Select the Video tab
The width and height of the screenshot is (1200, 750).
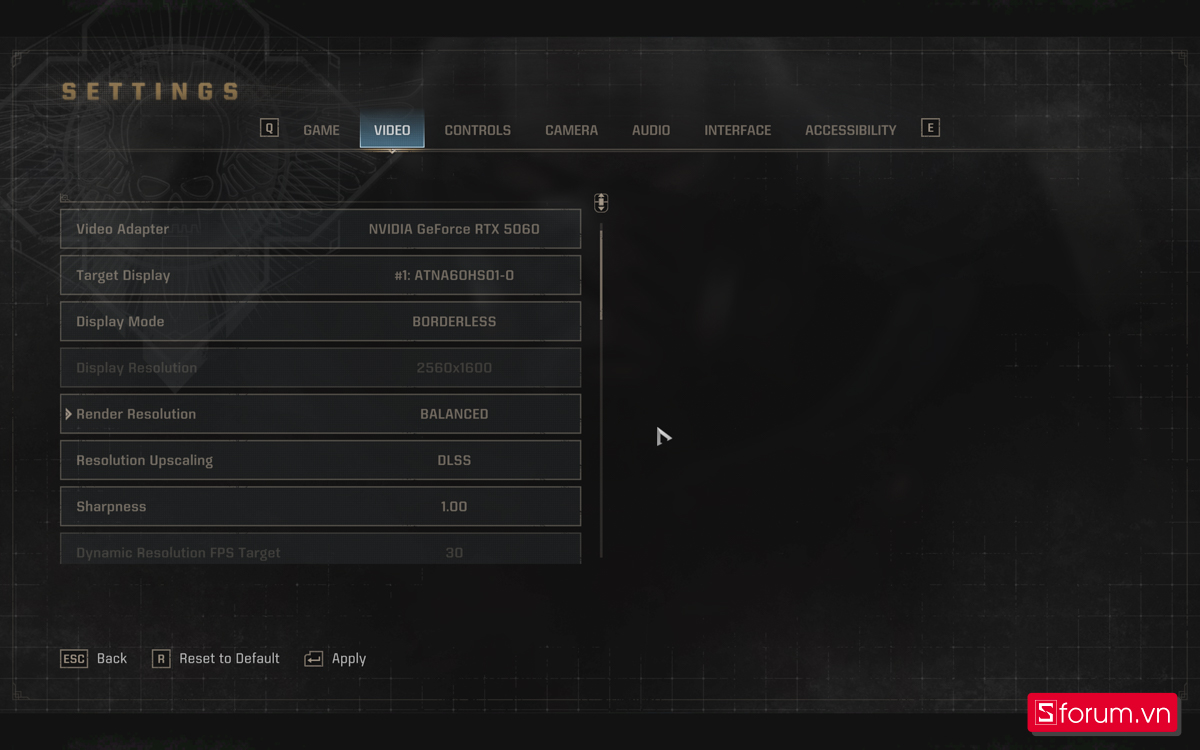coord(392,130)
